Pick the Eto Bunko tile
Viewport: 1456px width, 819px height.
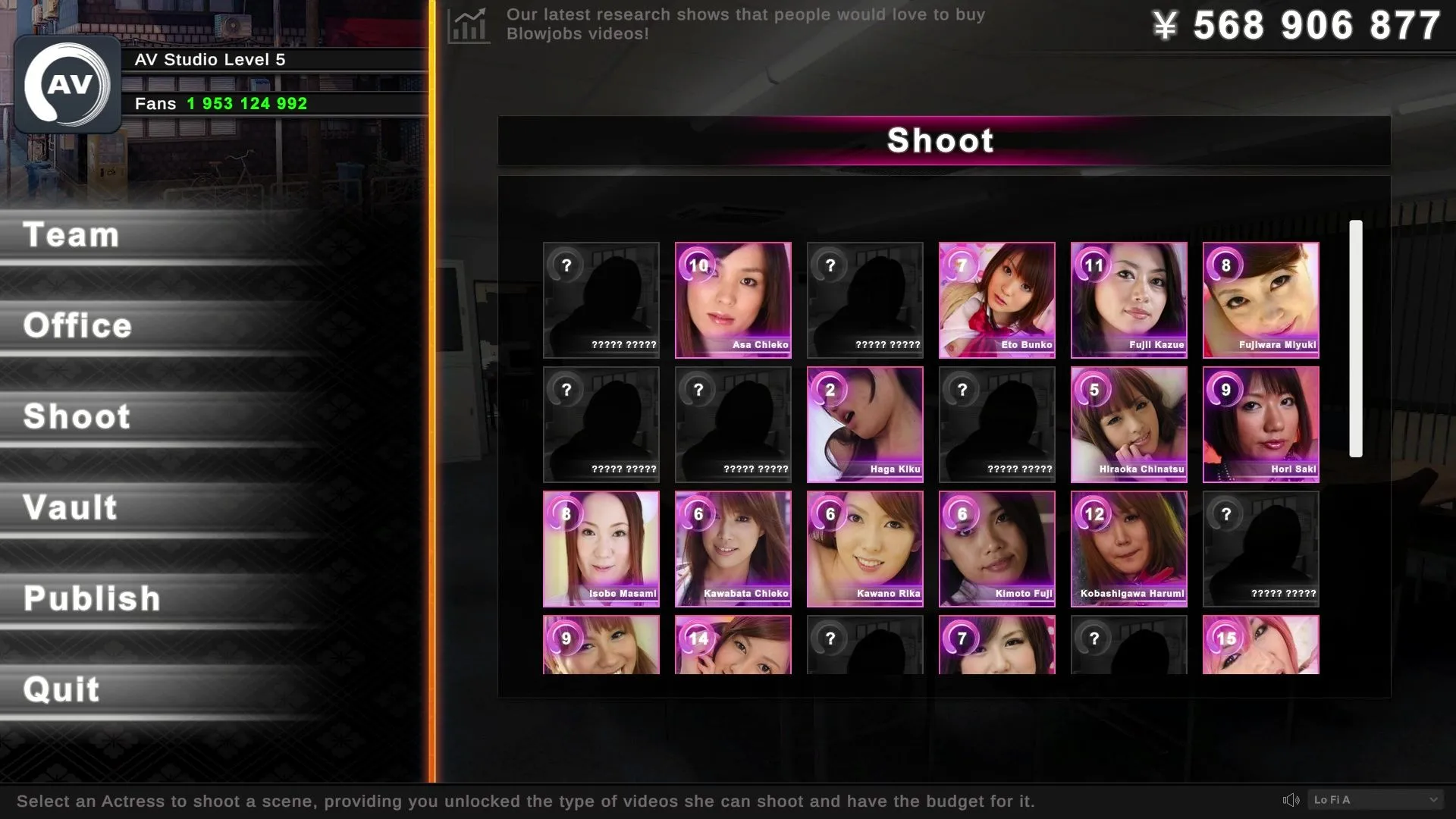(996, 300)
